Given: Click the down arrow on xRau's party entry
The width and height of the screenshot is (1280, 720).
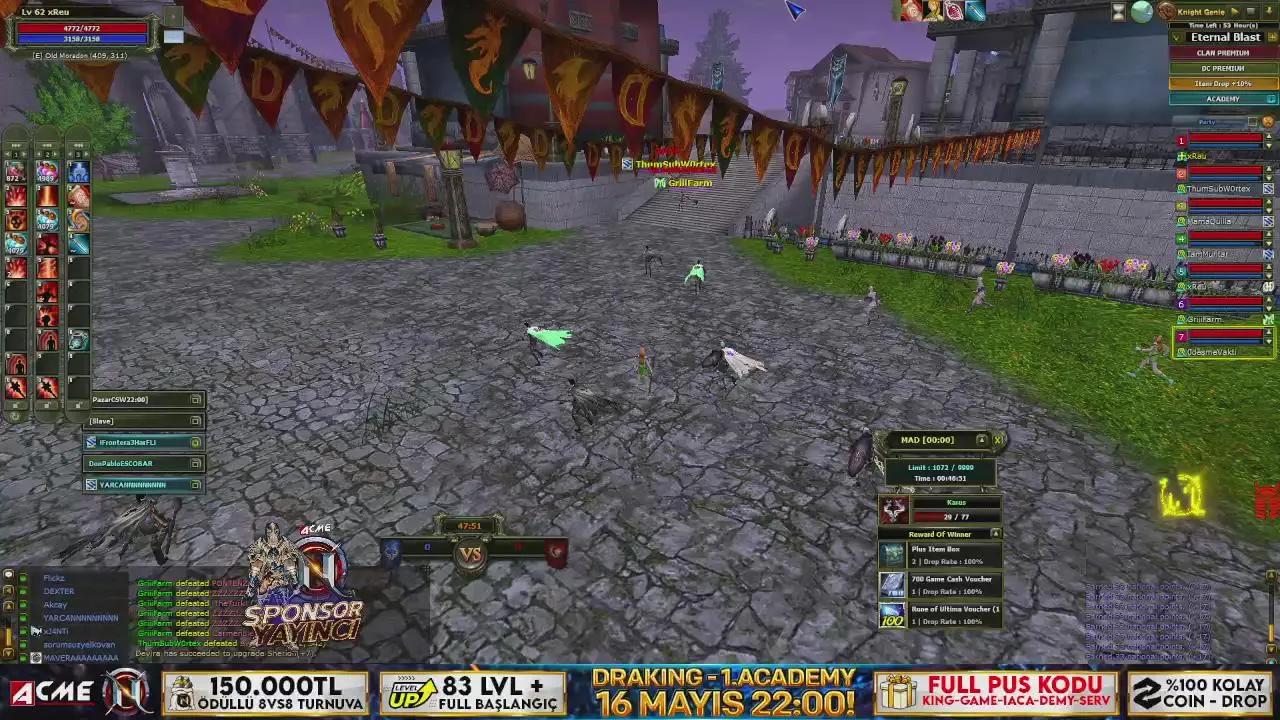Looking at the screenshot, I should click(x=1268, y=147).
